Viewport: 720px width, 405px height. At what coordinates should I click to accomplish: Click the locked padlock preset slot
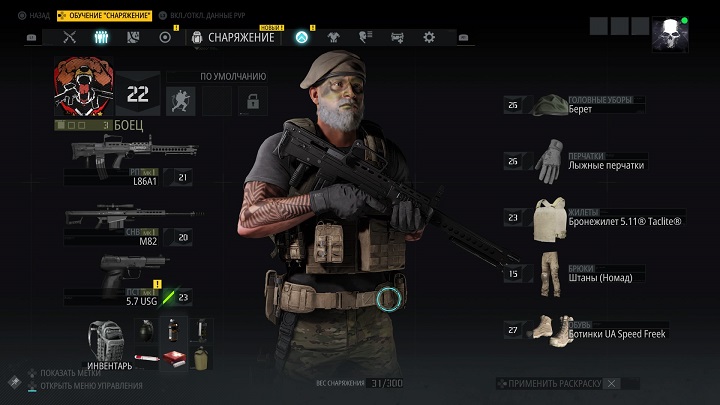pos(254,100)
